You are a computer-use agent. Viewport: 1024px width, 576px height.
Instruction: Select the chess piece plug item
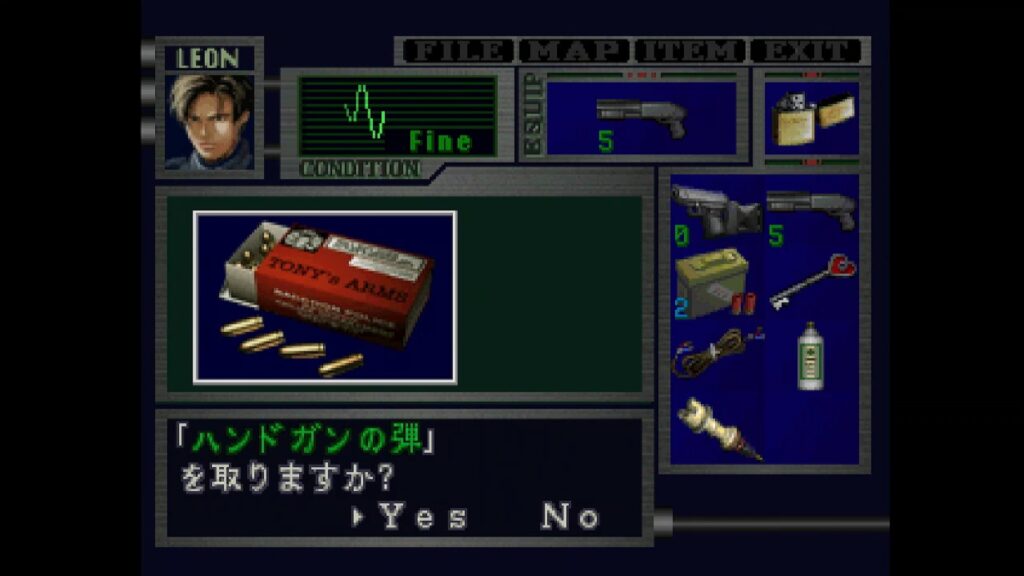tap(716, 429)
